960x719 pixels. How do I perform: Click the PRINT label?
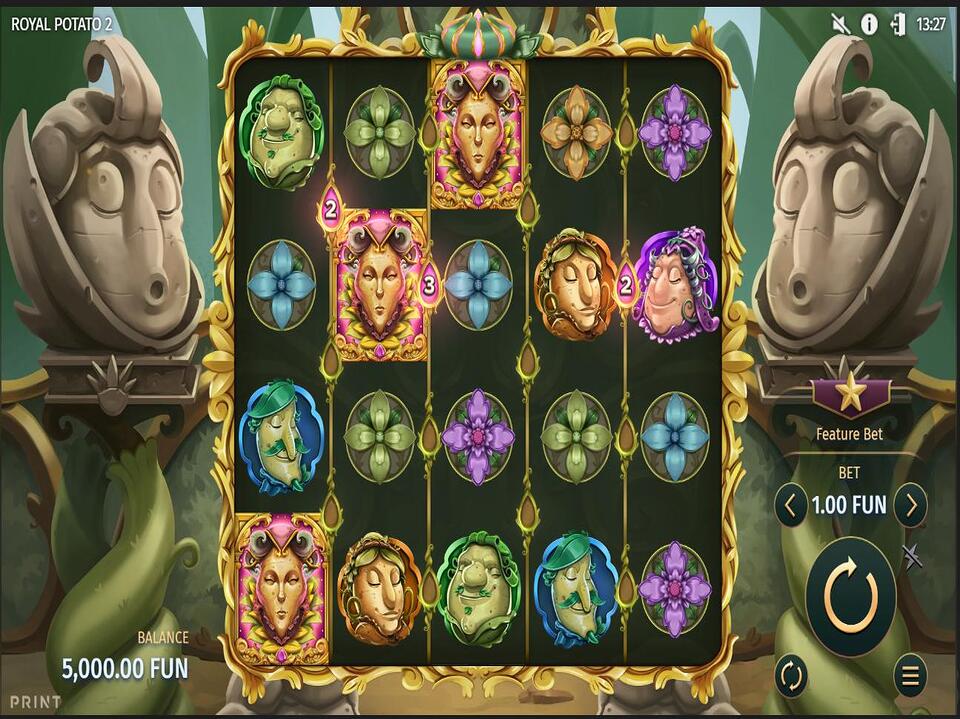tap(36, 702)
